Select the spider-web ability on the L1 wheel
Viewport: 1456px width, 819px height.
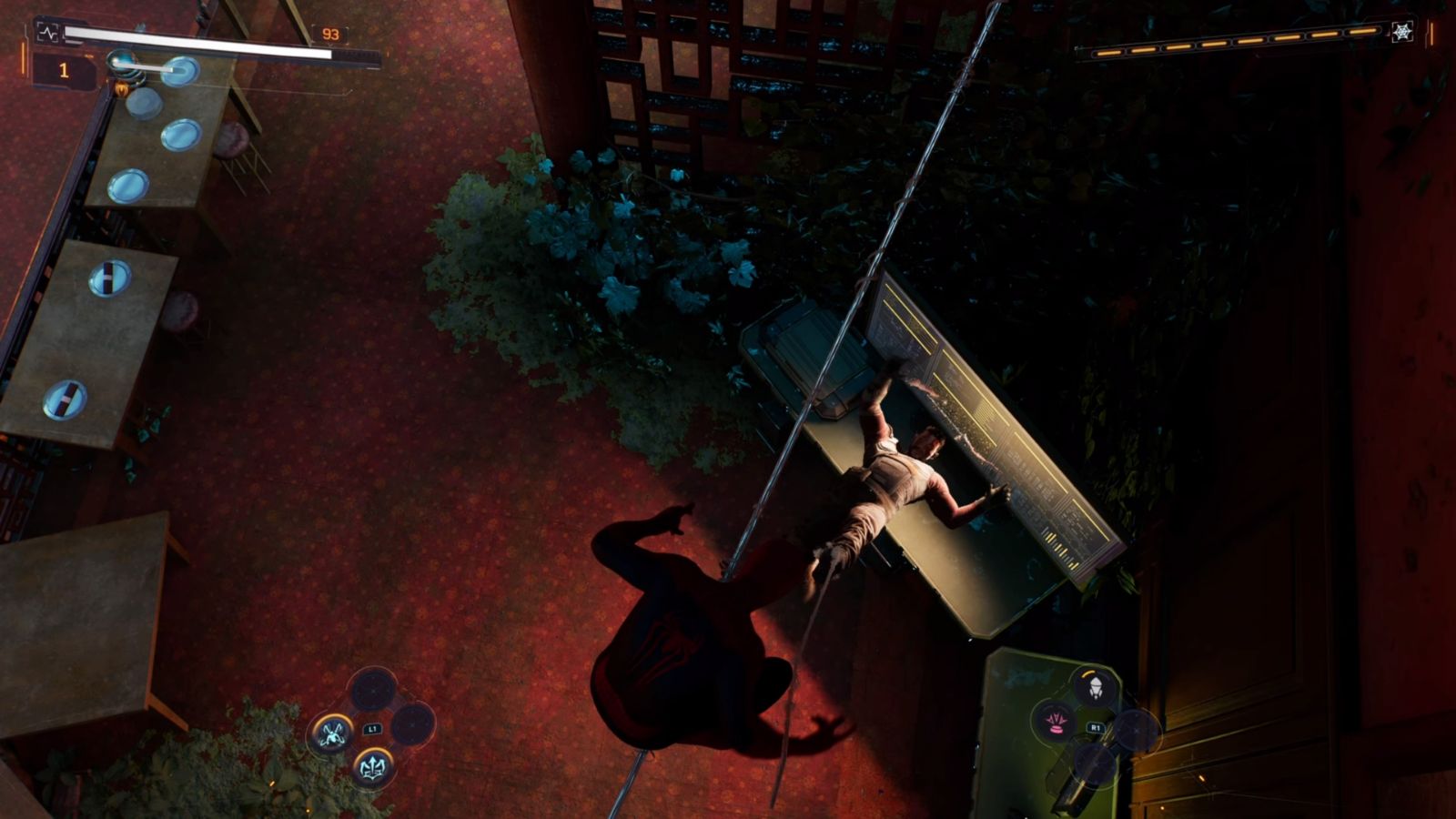(x=332, y=733)
